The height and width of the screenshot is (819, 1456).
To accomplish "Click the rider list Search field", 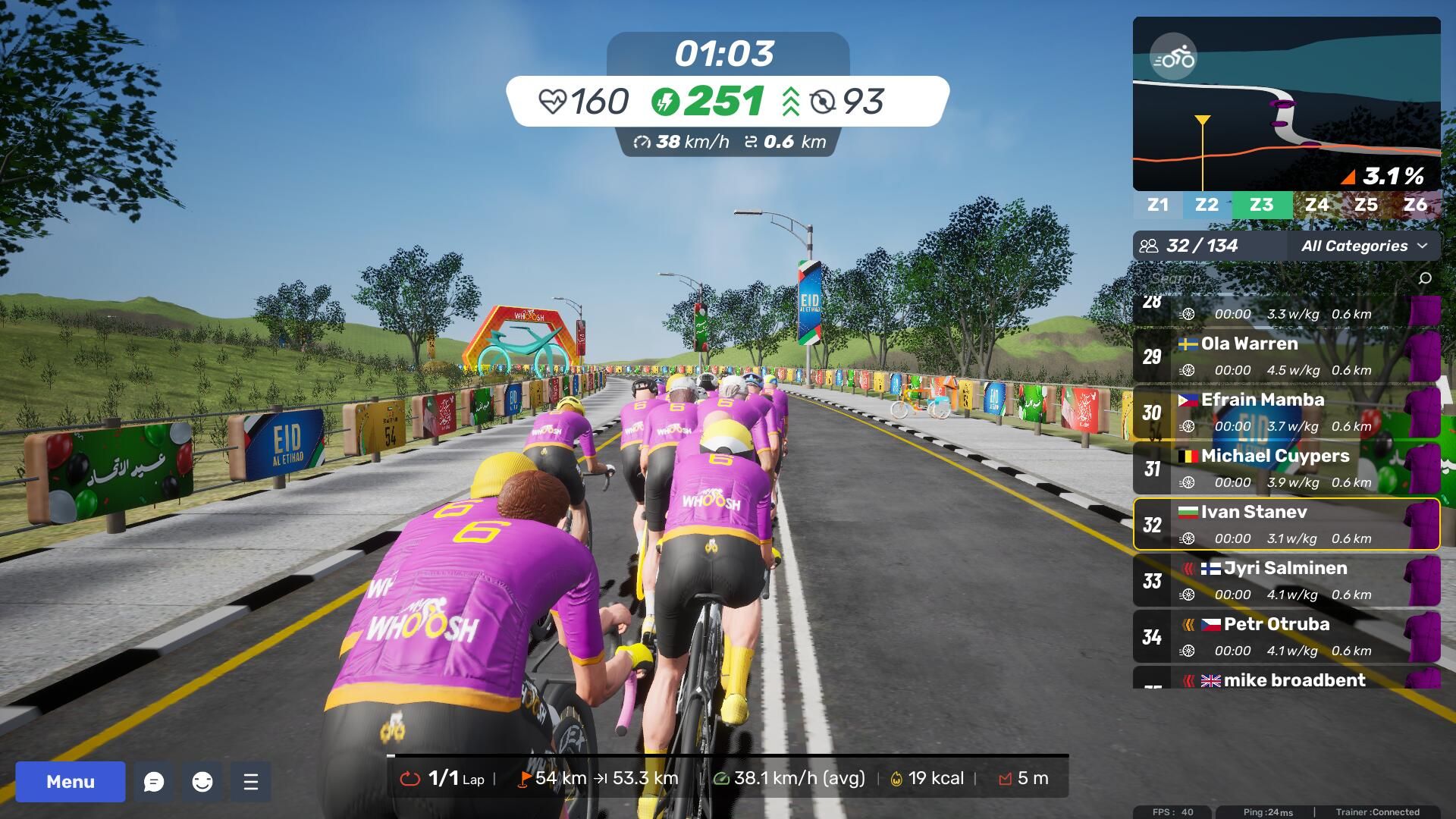I will [x=1274, y=278].
